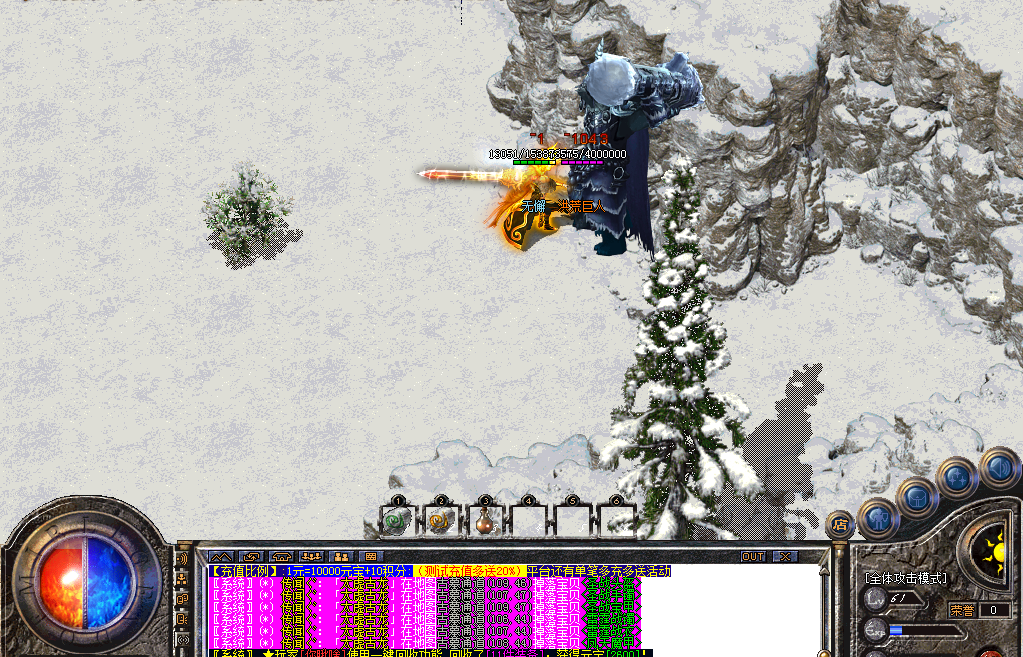Screen dimensions: 1023x657
Task: Click the grid keyboard chat-bar button
Action: pos(370,556)
